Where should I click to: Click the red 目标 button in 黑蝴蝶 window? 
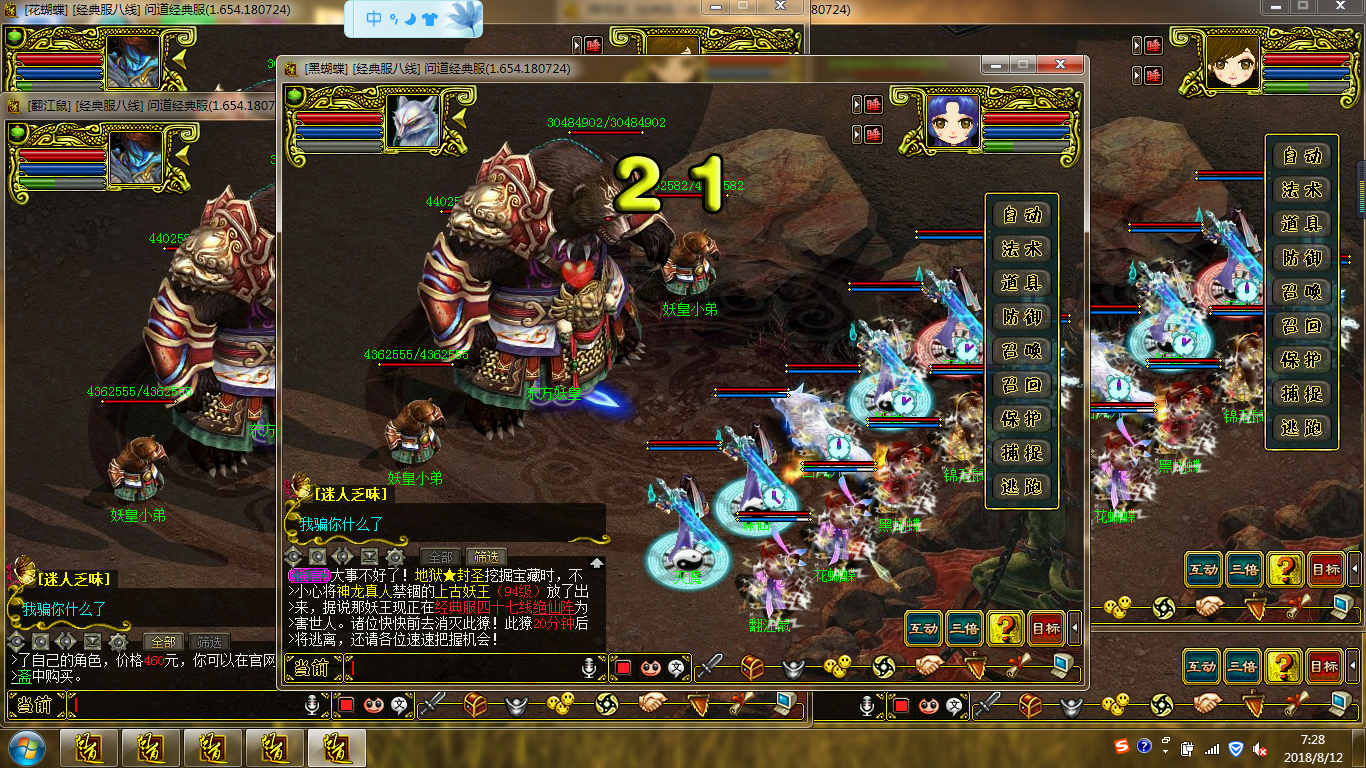tap(1046, 629)
